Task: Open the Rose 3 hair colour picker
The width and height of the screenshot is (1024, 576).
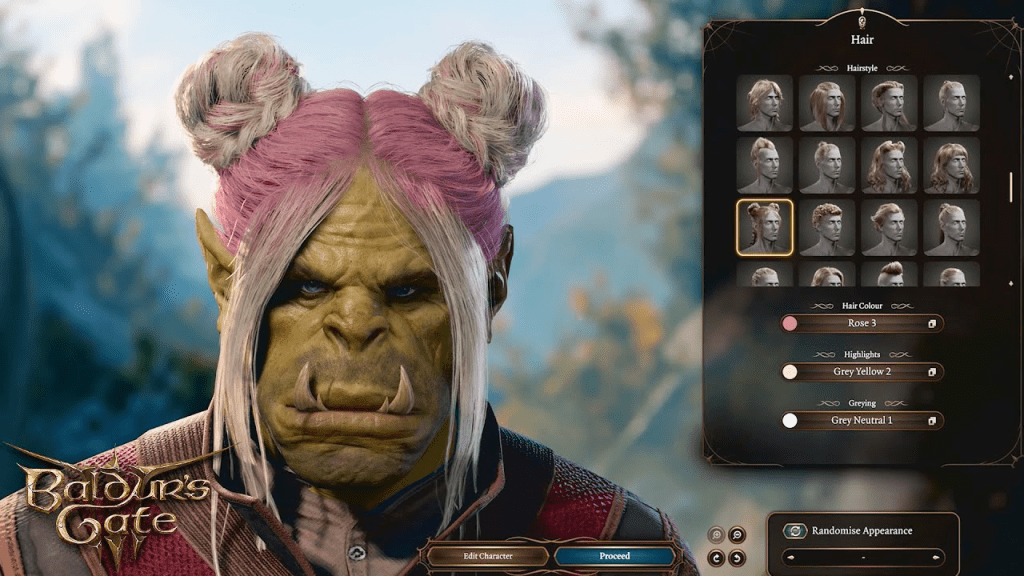Action: (862, 324)
